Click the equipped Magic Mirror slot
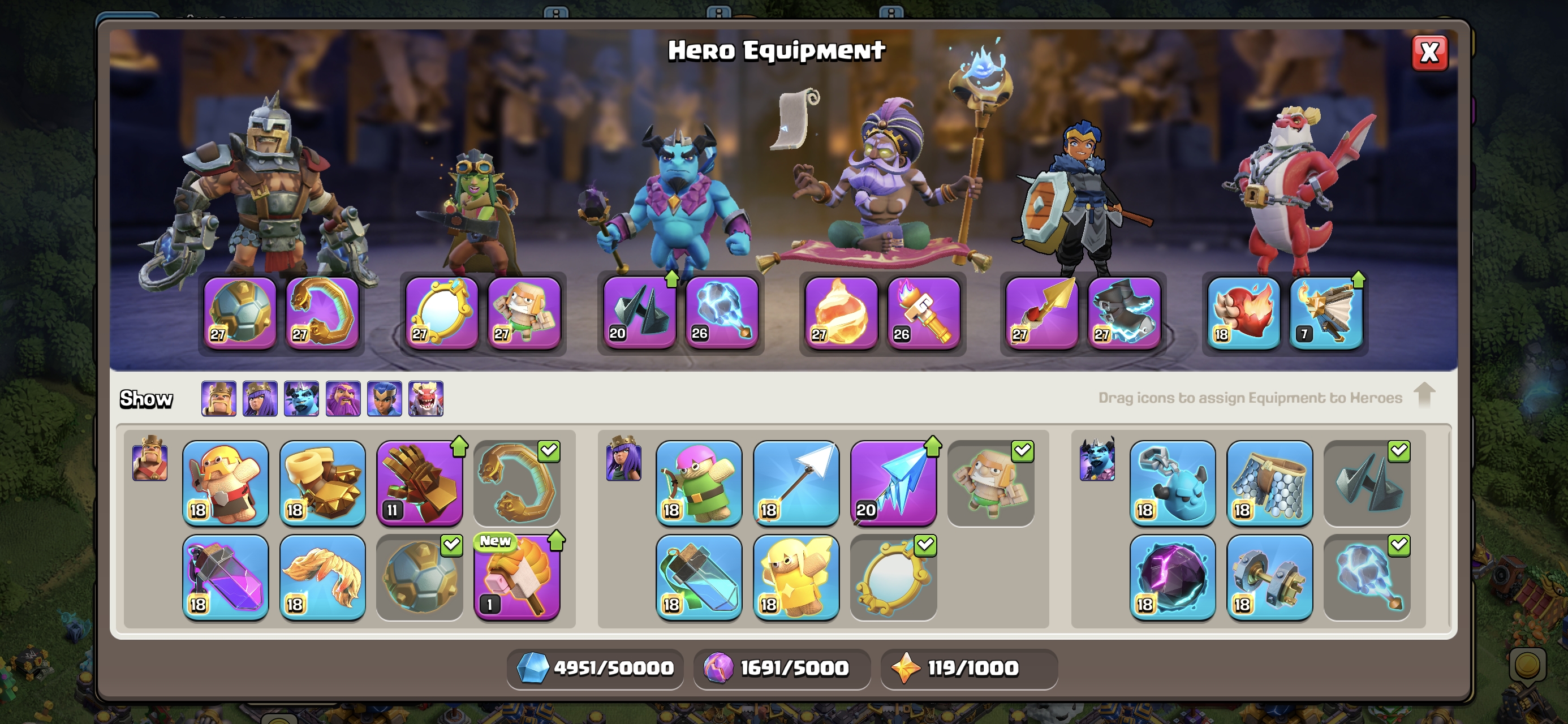The width and height of the screenshot is (1568, 724). [x=441, y=313]
